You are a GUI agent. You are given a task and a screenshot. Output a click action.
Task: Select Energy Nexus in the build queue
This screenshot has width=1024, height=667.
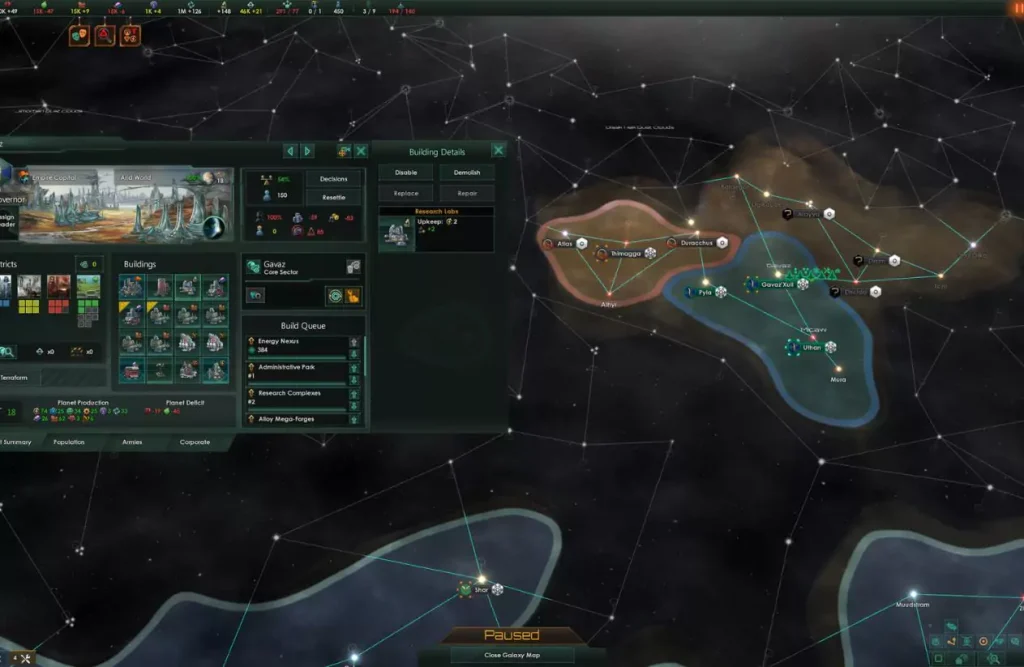(296, 345)
